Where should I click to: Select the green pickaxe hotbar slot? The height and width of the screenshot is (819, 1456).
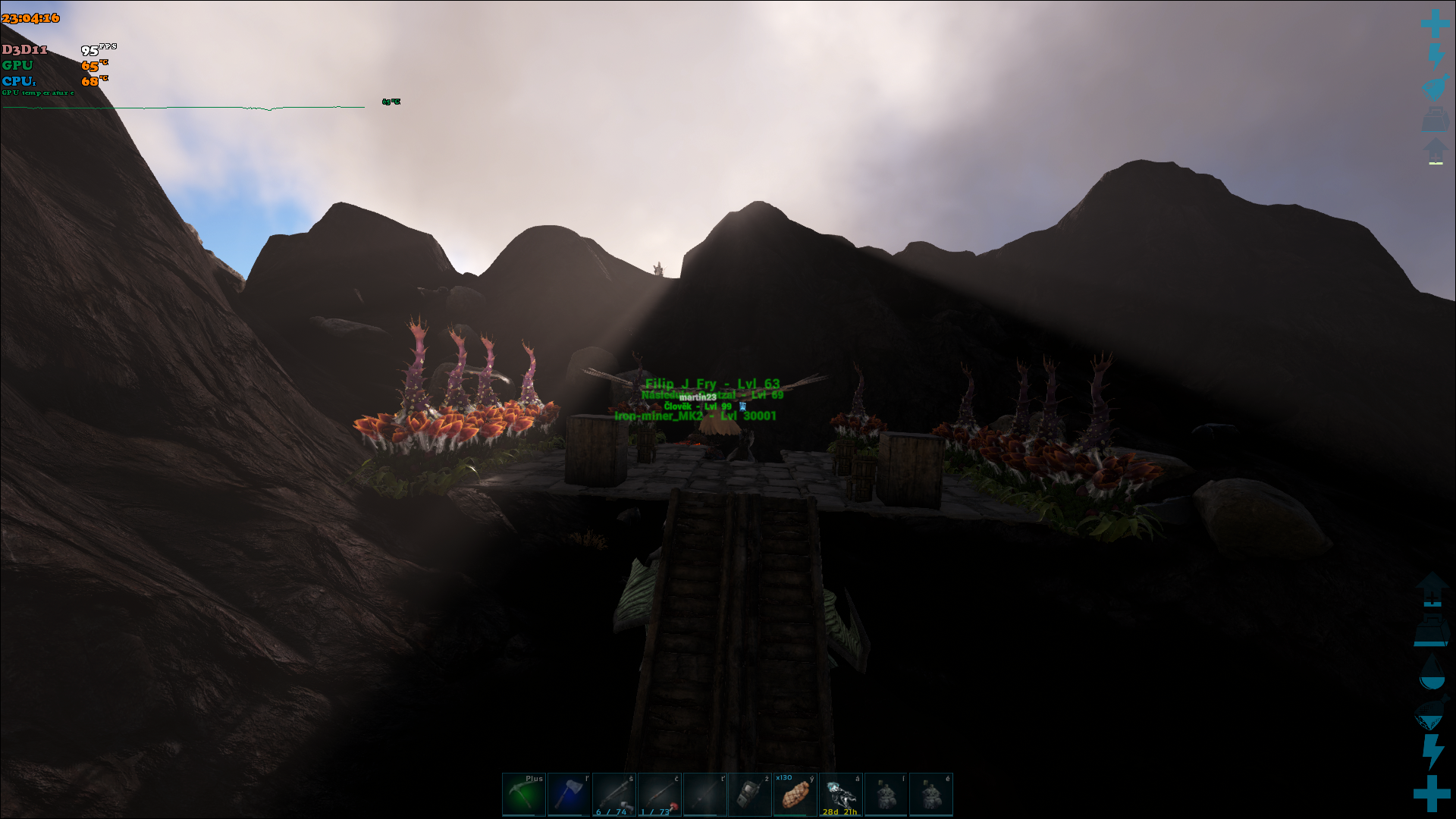click(523, 795)
